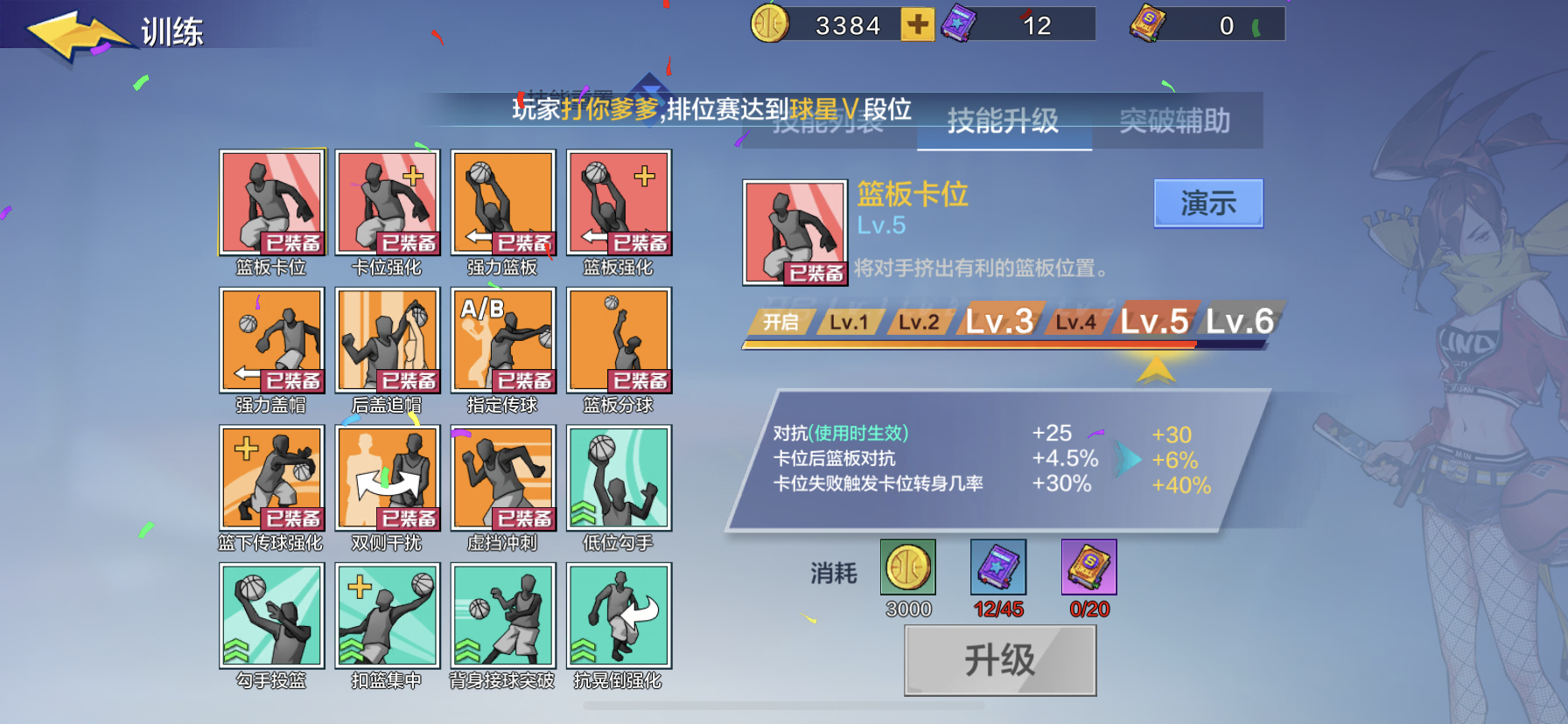Select the 强力盖帽 skill icon
Image resolution: width=1568 pixels, height=724 pixels.
tap(271, 342)
